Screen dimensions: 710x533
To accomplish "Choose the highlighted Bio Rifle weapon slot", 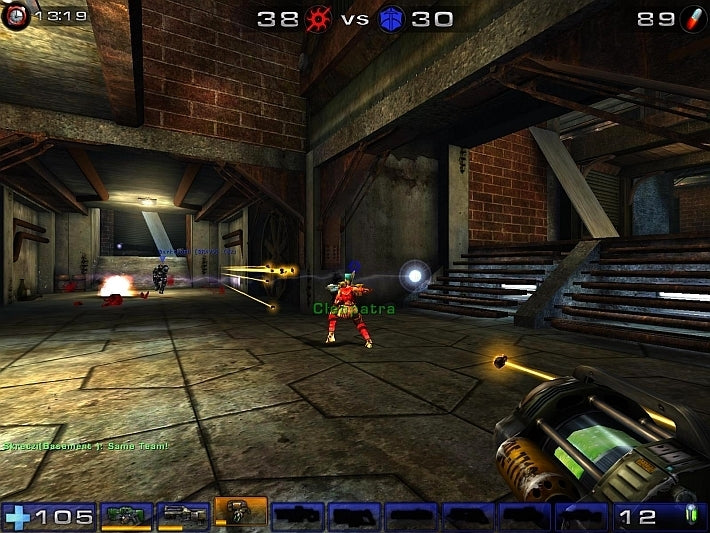I will (x=241, y=512).
